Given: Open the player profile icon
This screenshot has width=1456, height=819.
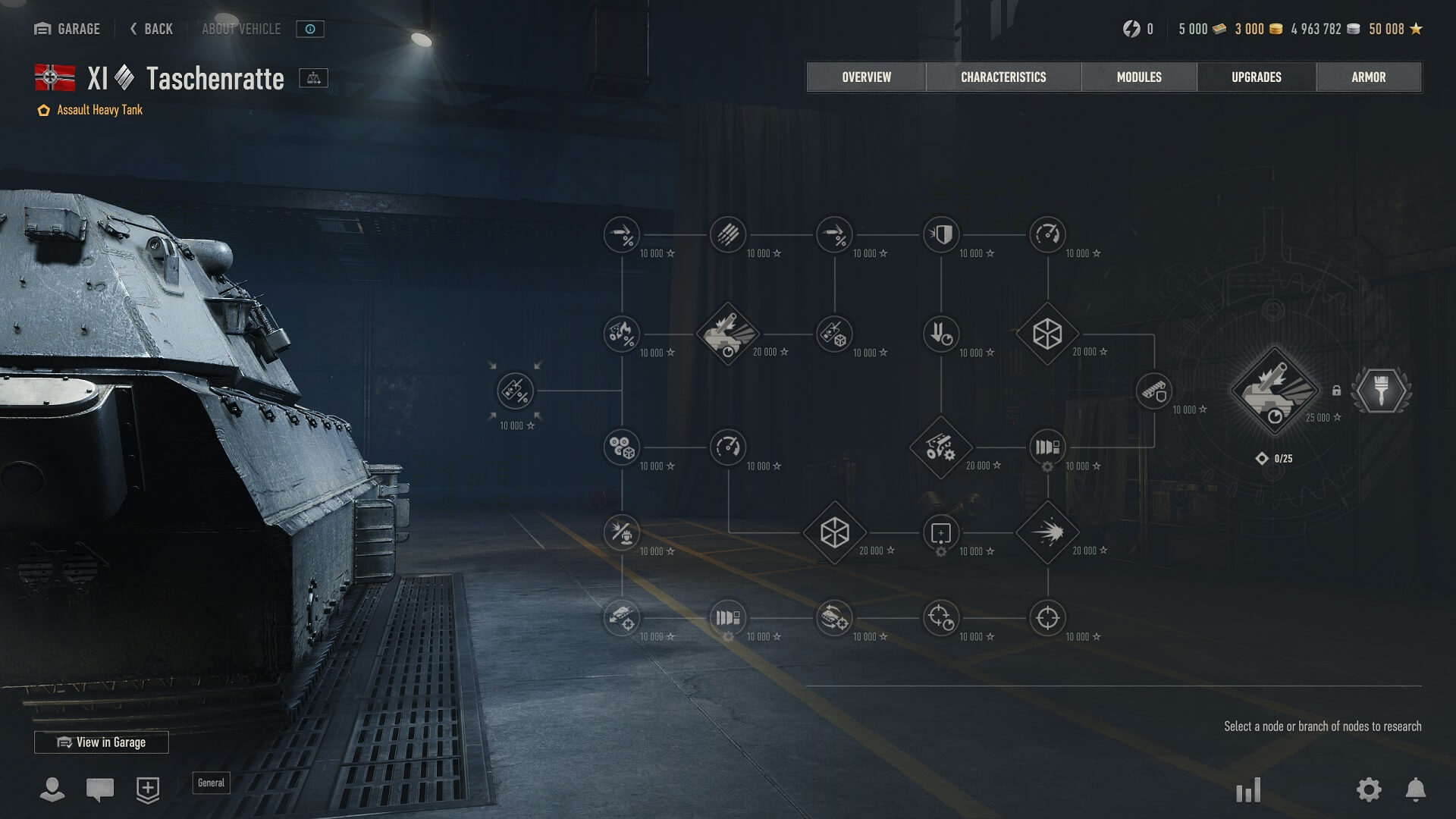Looking at the screenshot, I should click(52, 789).
